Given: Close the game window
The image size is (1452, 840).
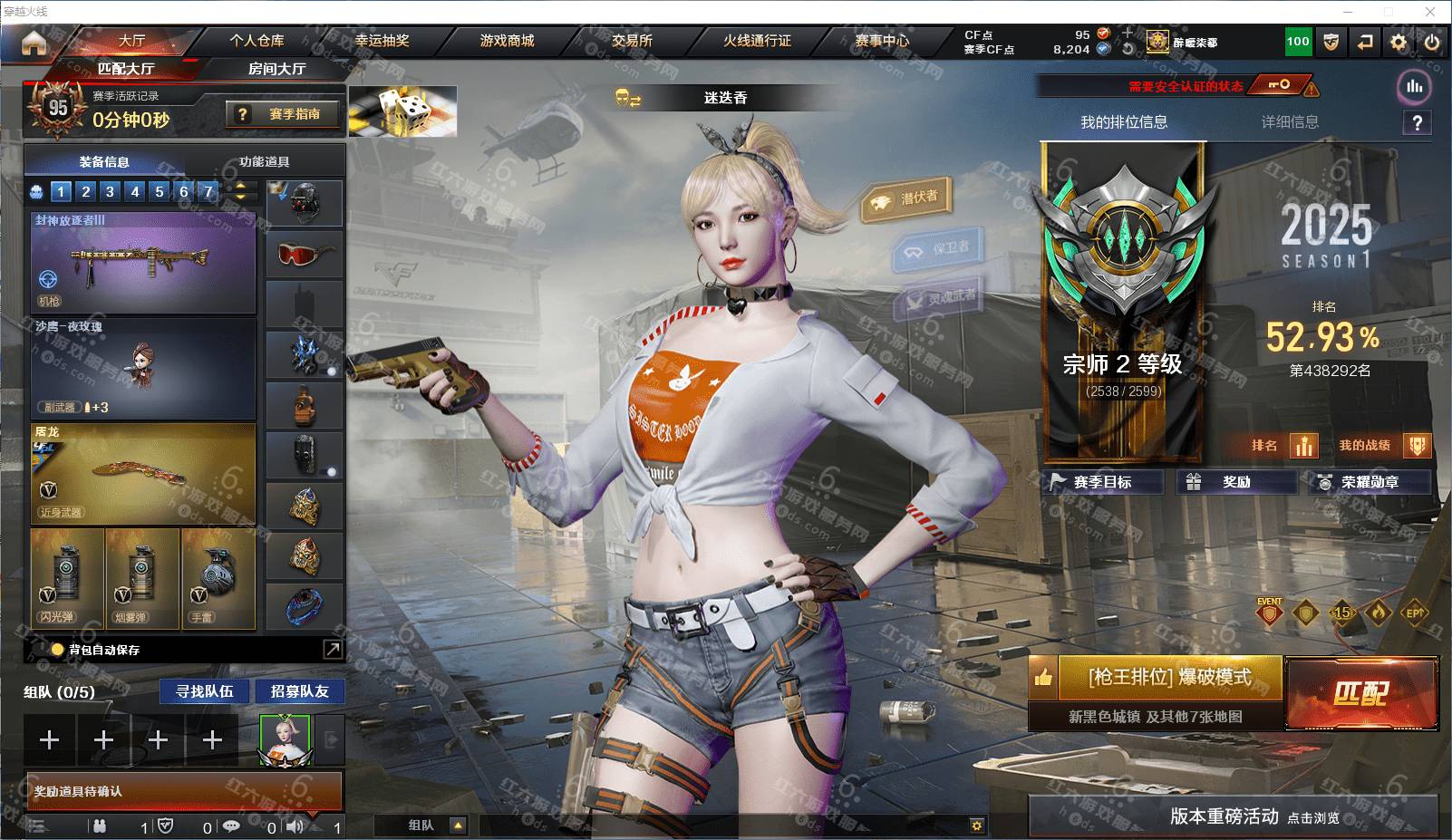Looking at the screenshot, I should click(x=1430, y=12).
